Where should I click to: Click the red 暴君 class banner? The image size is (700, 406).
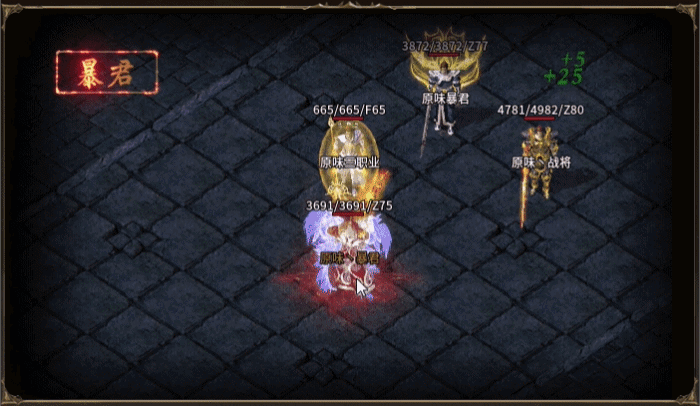coord(106,72)
